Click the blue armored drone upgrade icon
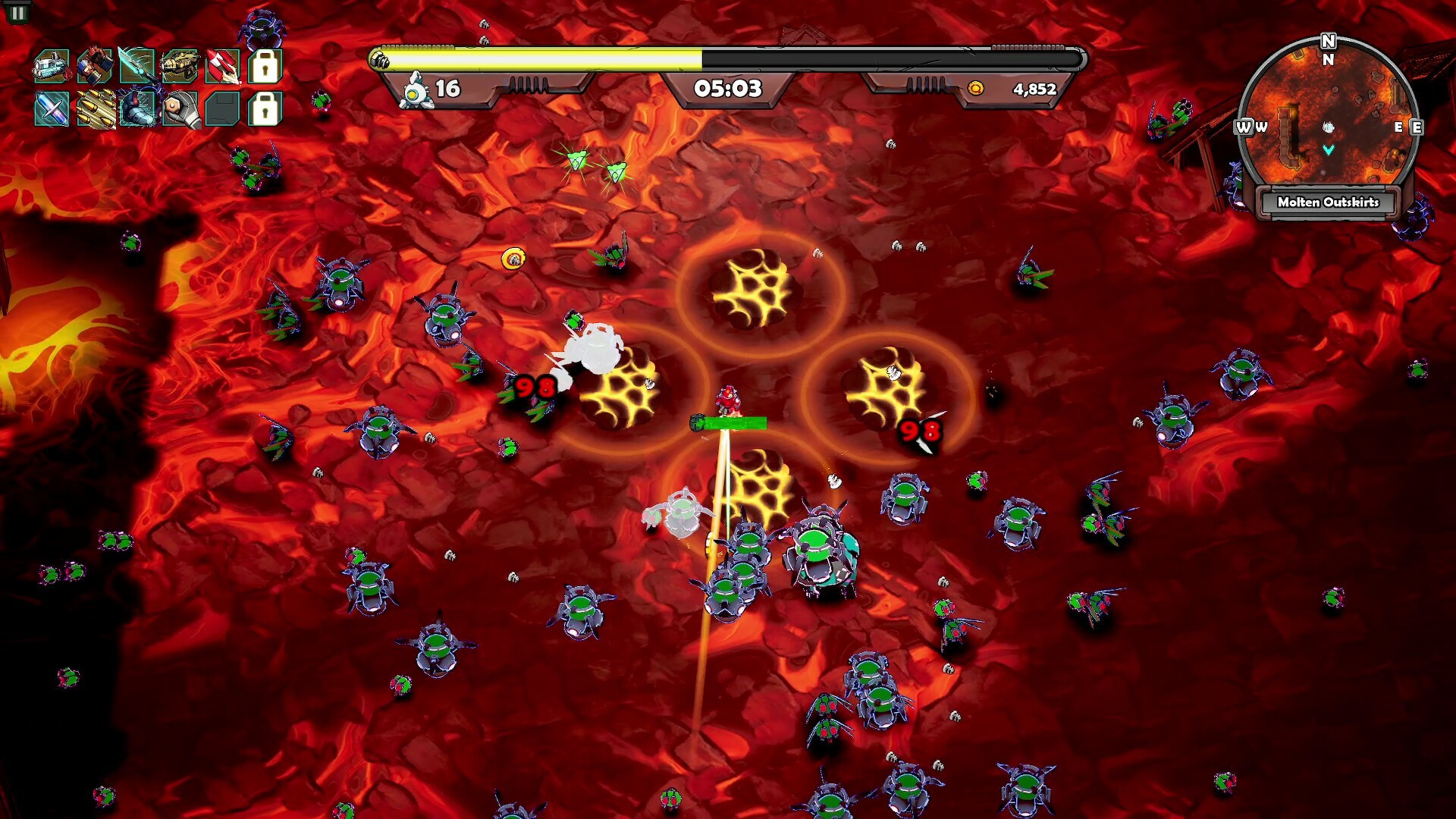 [137, 109]
